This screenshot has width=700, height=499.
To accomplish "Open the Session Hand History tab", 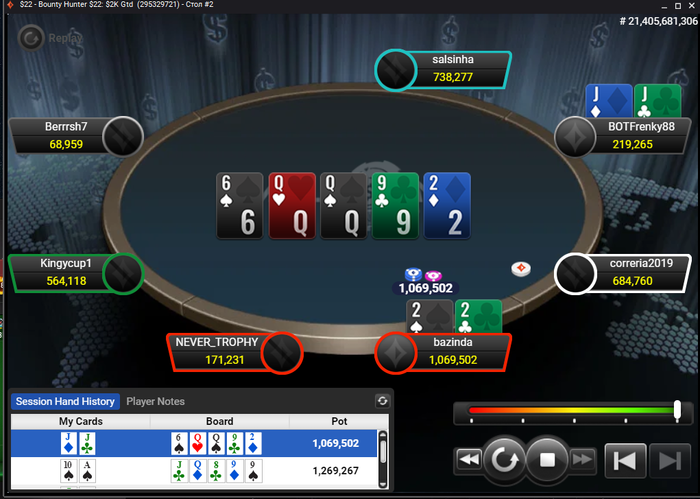I will pyautogui.click(x=66, y=401).
